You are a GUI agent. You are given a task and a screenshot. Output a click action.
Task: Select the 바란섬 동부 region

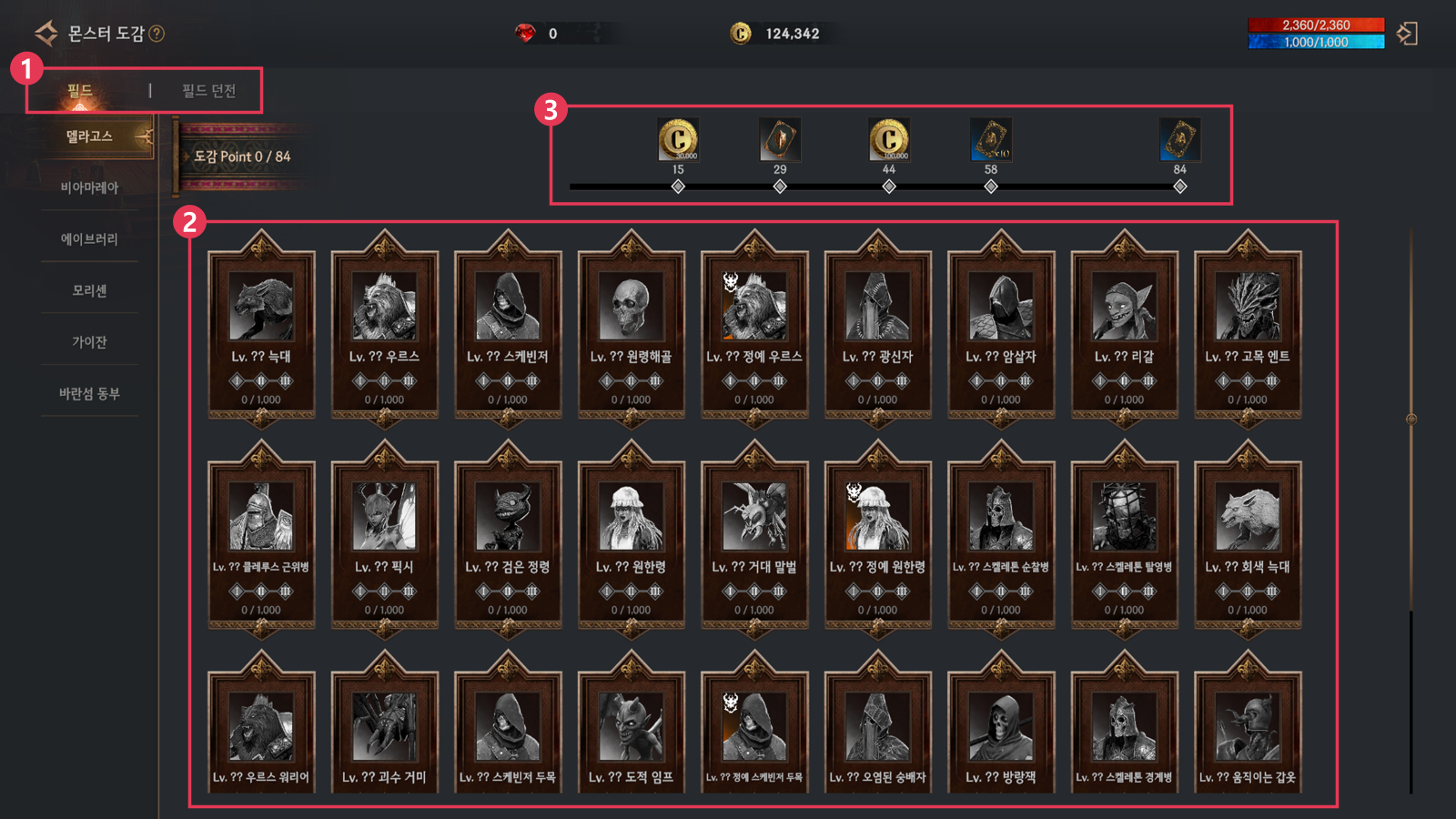(89, 394)
